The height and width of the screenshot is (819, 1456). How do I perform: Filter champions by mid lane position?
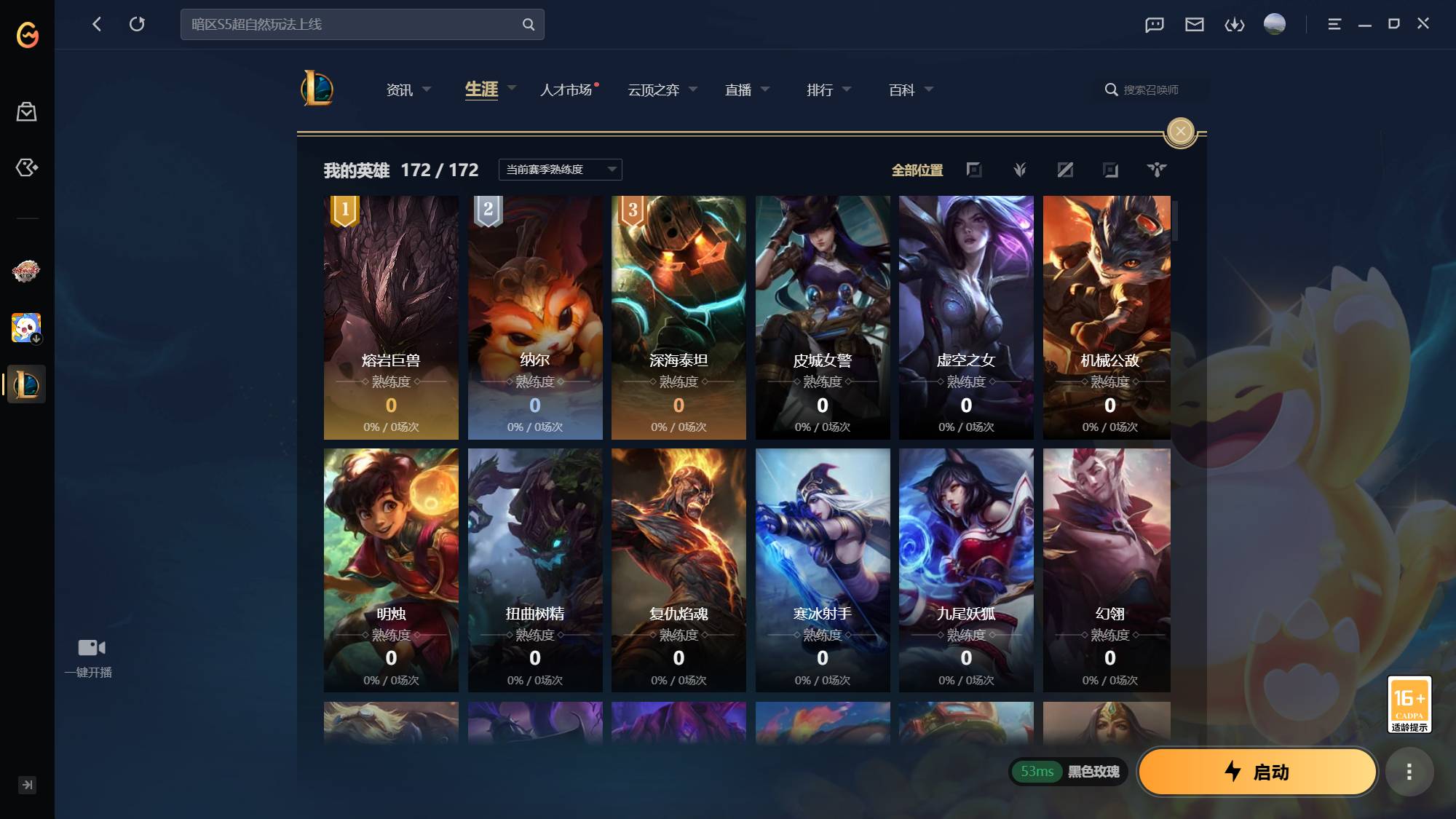(1065, 170)
